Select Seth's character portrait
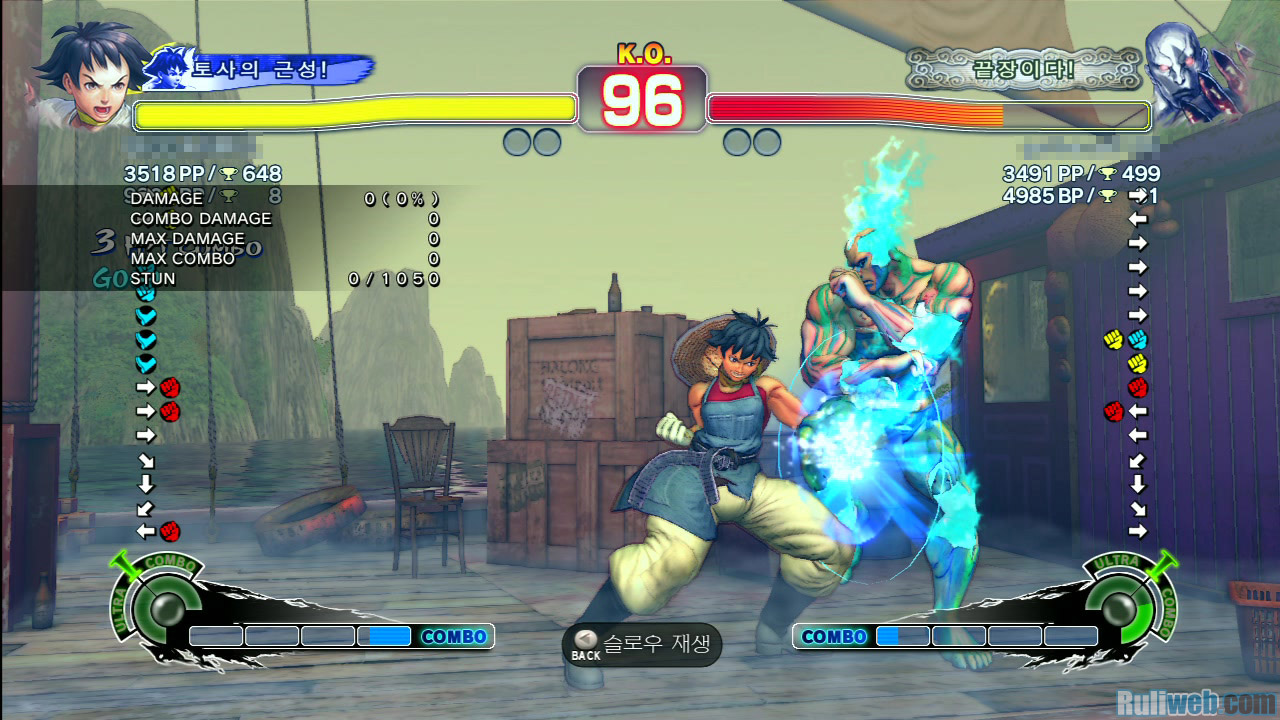This screenshot has width=1280, height=720. click(1192, 70)
